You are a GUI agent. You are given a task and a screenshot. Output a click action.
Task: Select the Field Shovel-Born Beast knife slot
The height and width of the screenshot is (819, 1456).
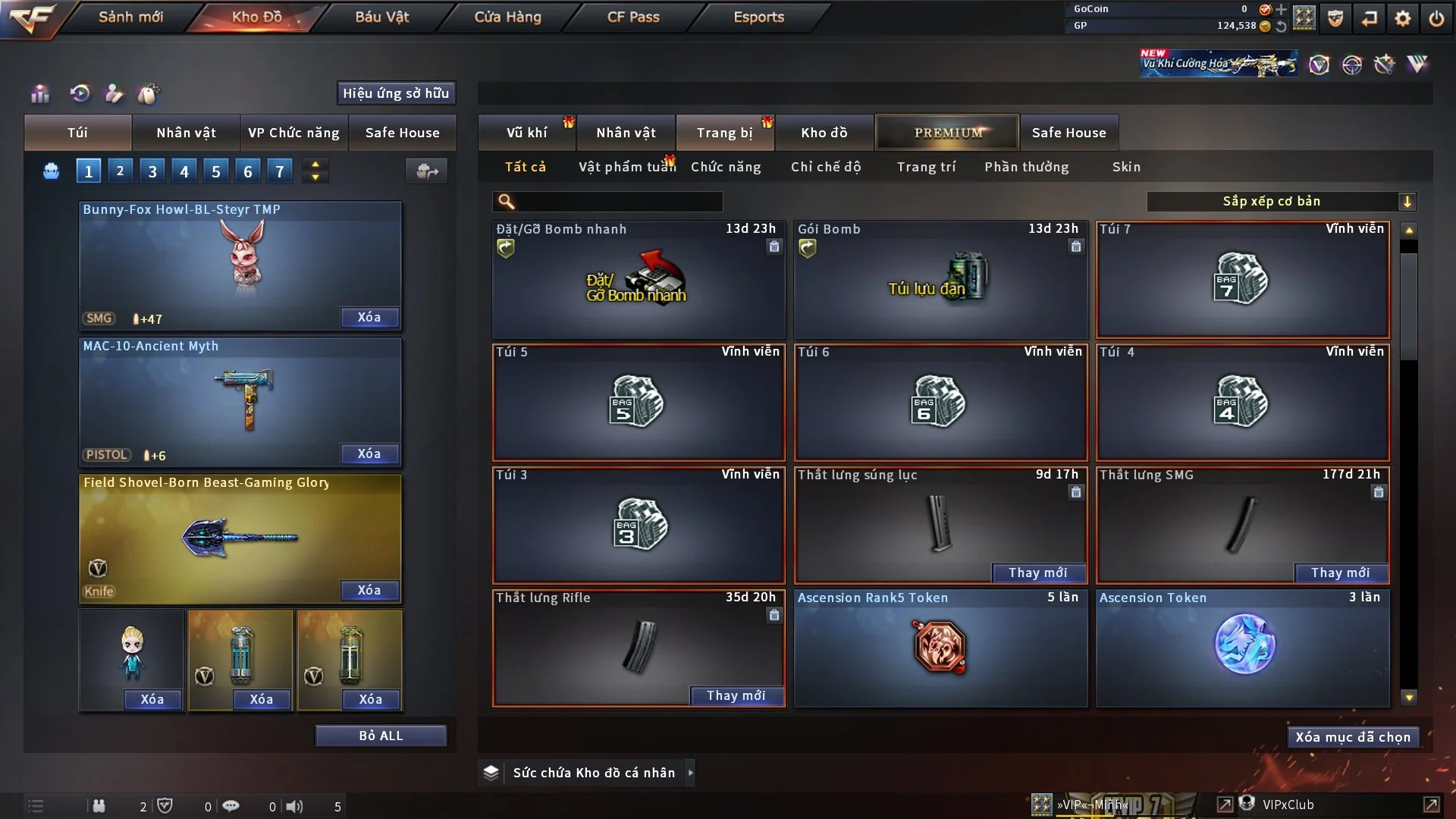(x=240, y=538)
